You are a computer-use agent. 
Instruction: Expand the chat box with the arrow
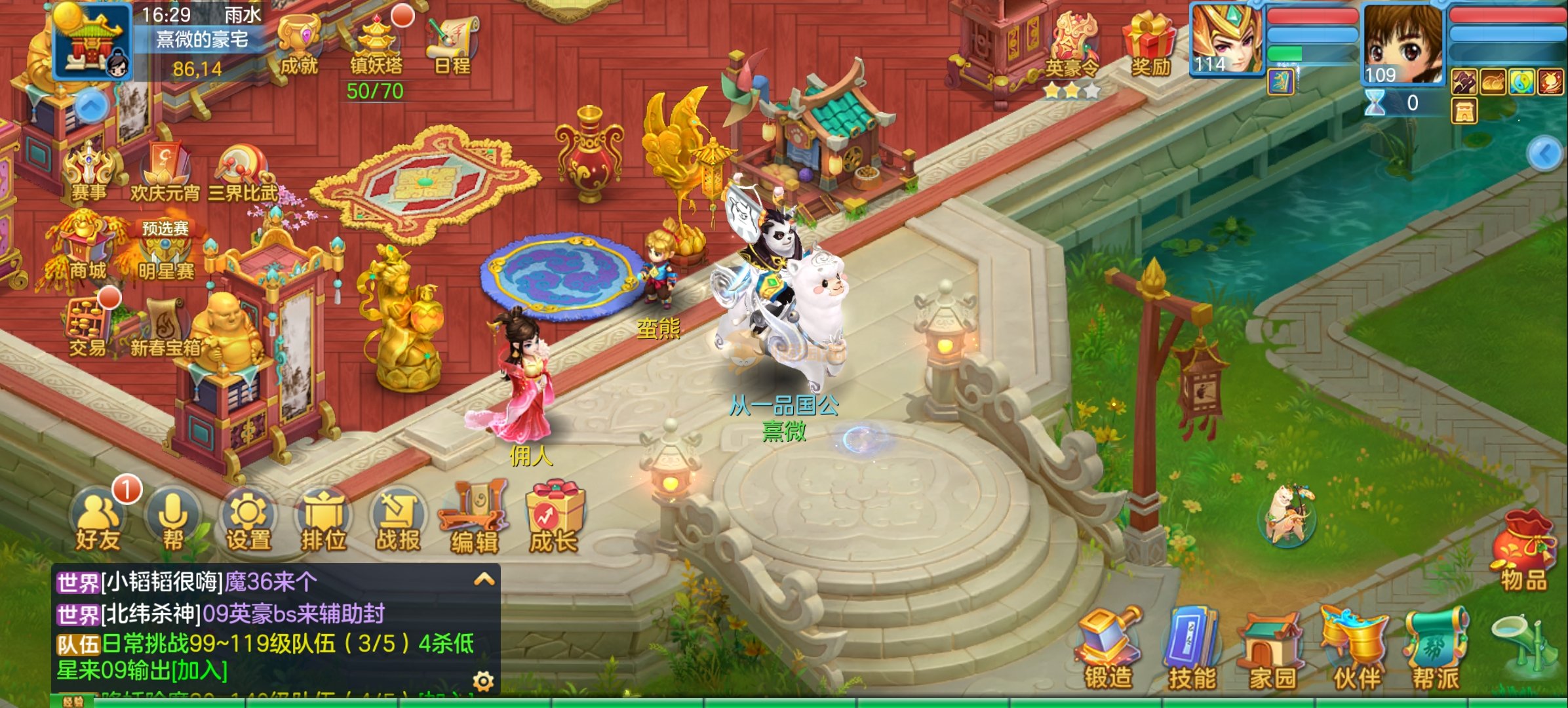484,580
